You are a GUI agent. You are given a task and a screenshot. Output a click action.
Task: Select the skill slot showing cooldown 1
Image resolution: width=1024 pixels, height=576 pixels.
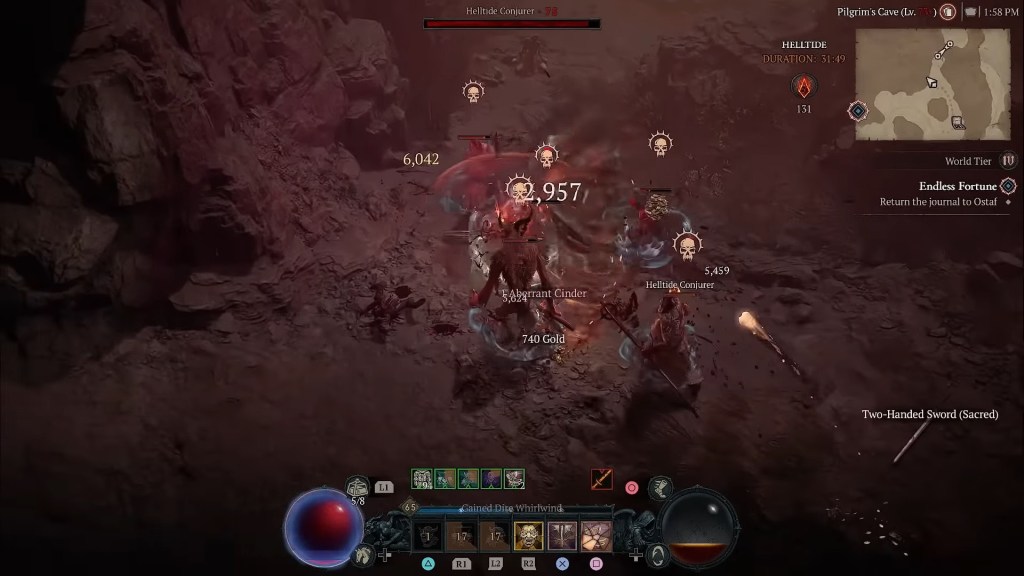427,536
